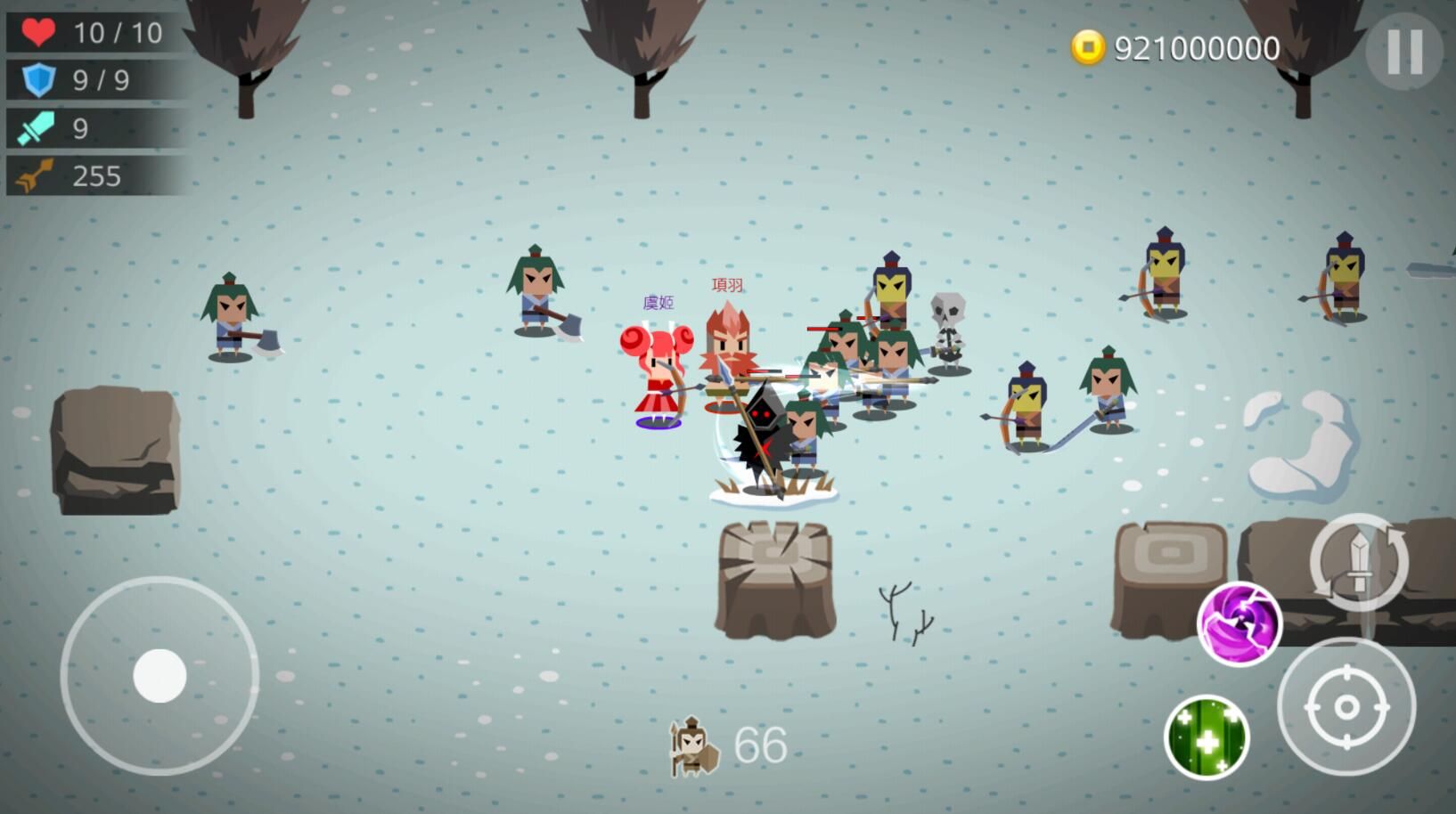Use the green healing skill
The height and width of the screenshot is (814, 1456).
tap(1207, 737)
